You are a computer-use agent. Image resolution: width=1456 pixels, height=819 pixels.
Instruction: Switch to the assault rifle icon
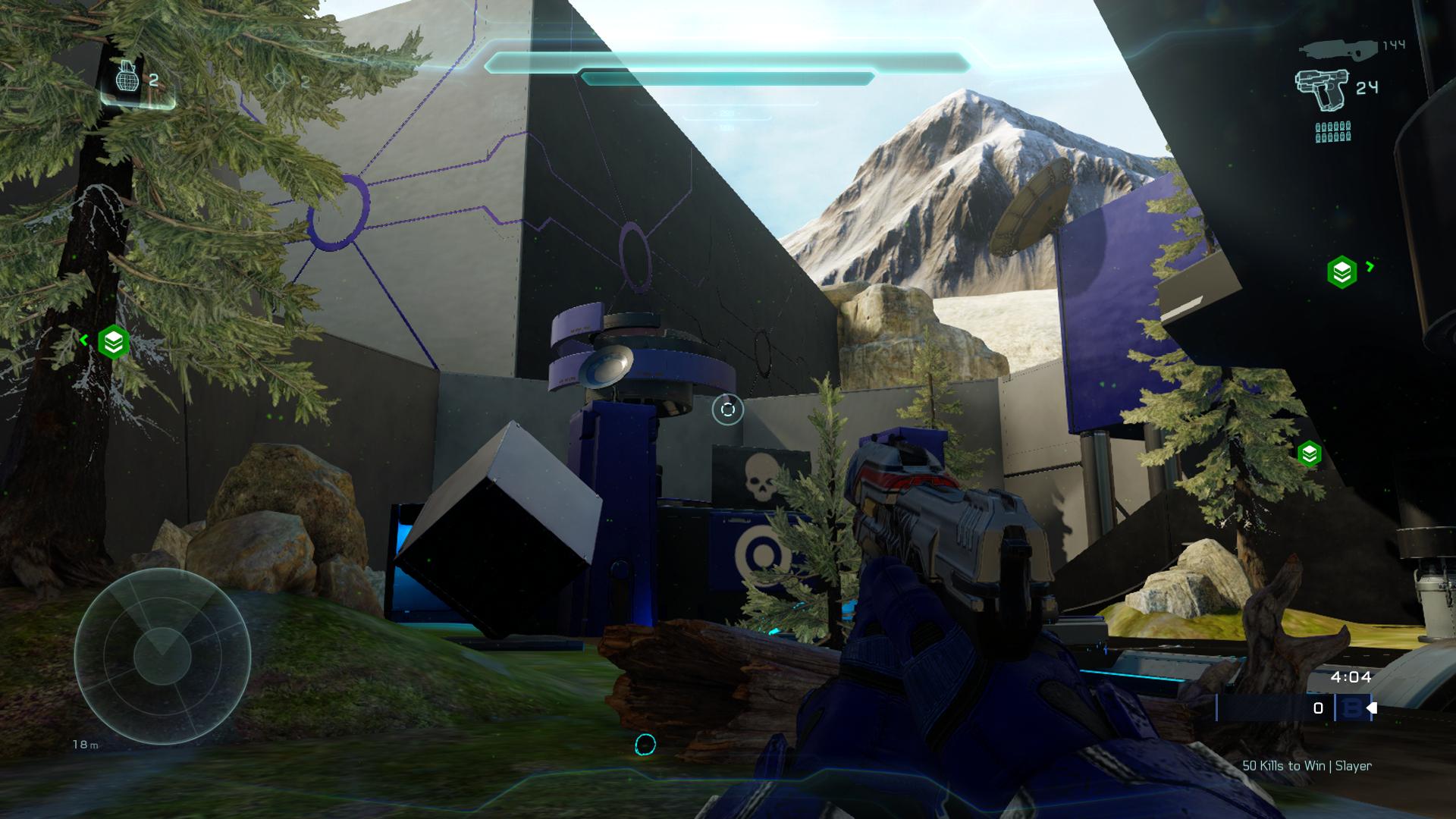(x=1337, y=49)
